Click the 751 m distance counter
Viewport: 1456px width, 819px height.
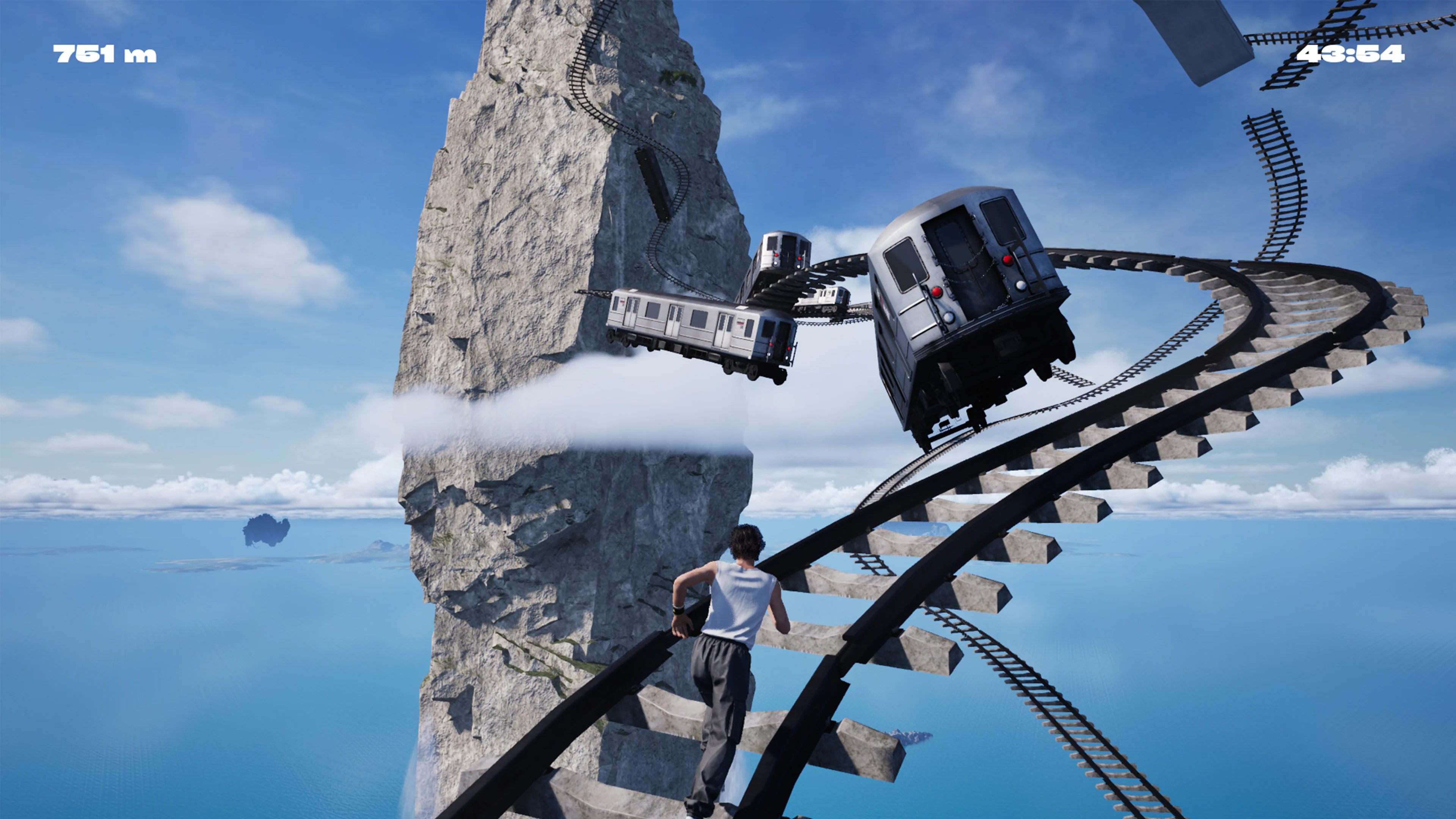pyautogui.click(x=105, y=54)
